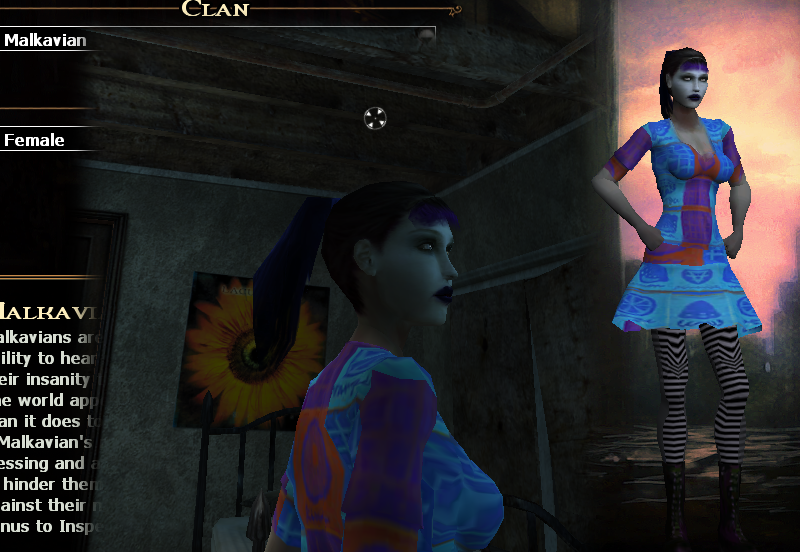Select the Malkavian clan field
The width and height of the screenshot is (800, 552).
[x=46, y=41]
